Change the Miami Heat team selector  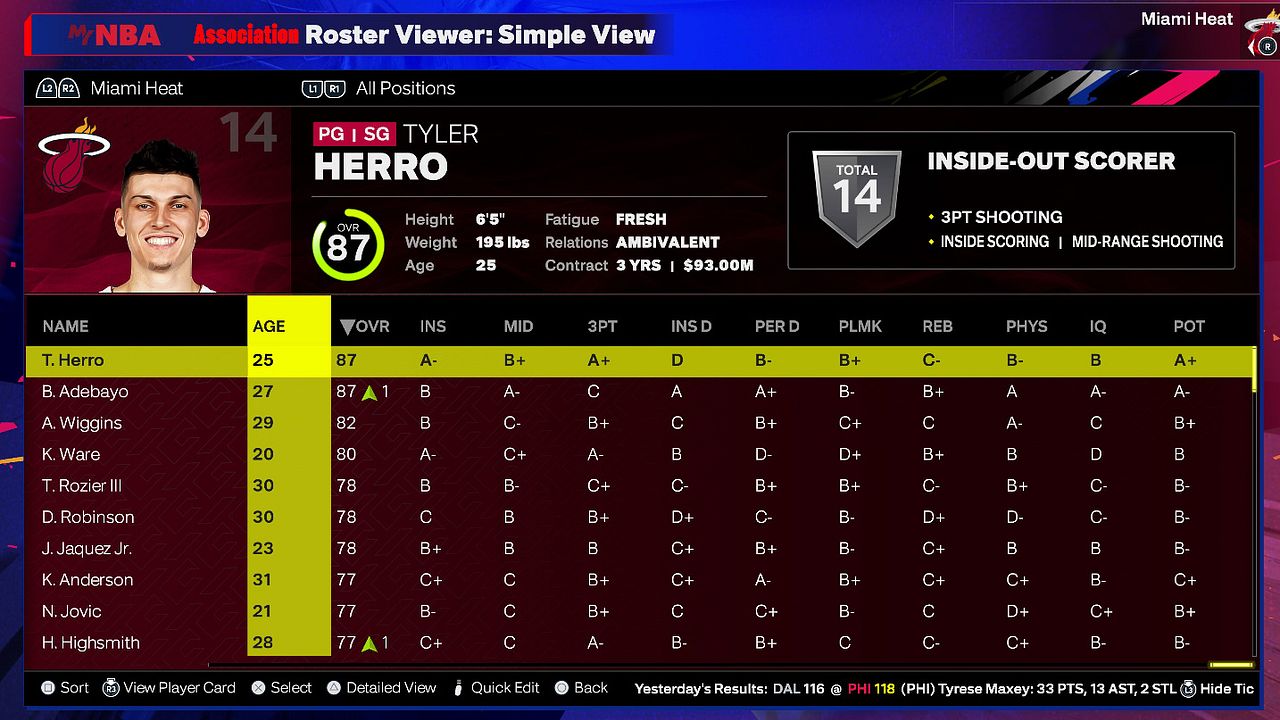[x=136, y=88]
